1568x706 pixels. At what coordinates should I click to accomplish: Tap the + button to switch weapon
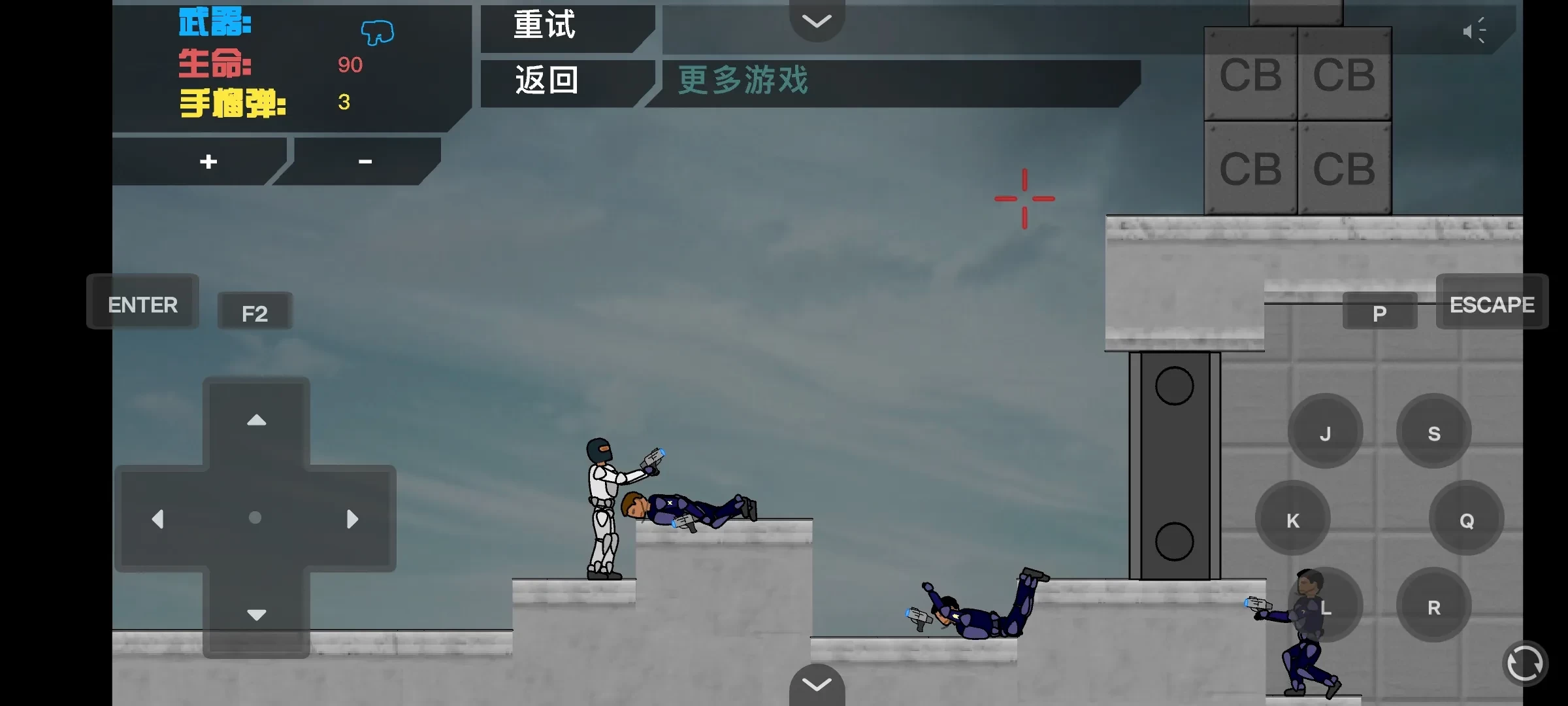pos(207,161)
